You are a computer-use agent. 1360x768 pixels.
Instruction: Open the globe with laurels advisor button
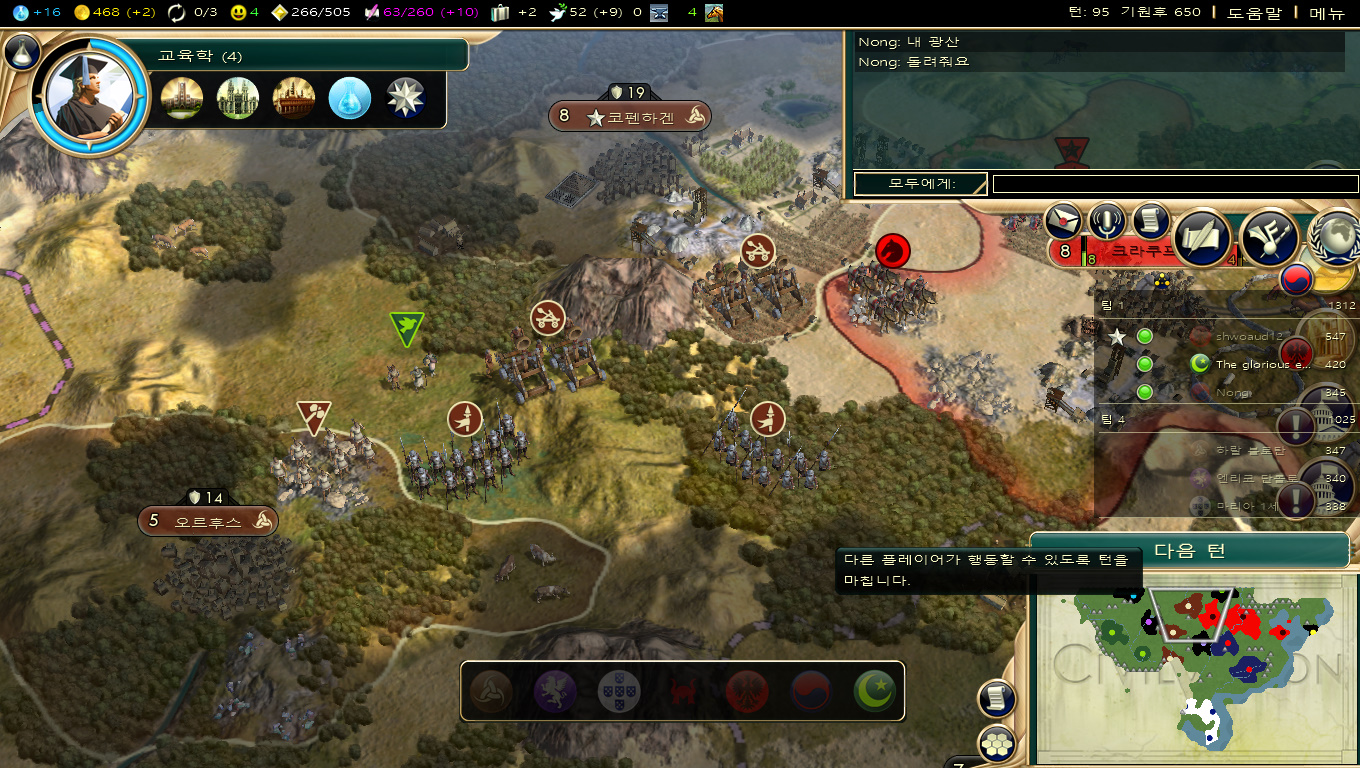1335,237
